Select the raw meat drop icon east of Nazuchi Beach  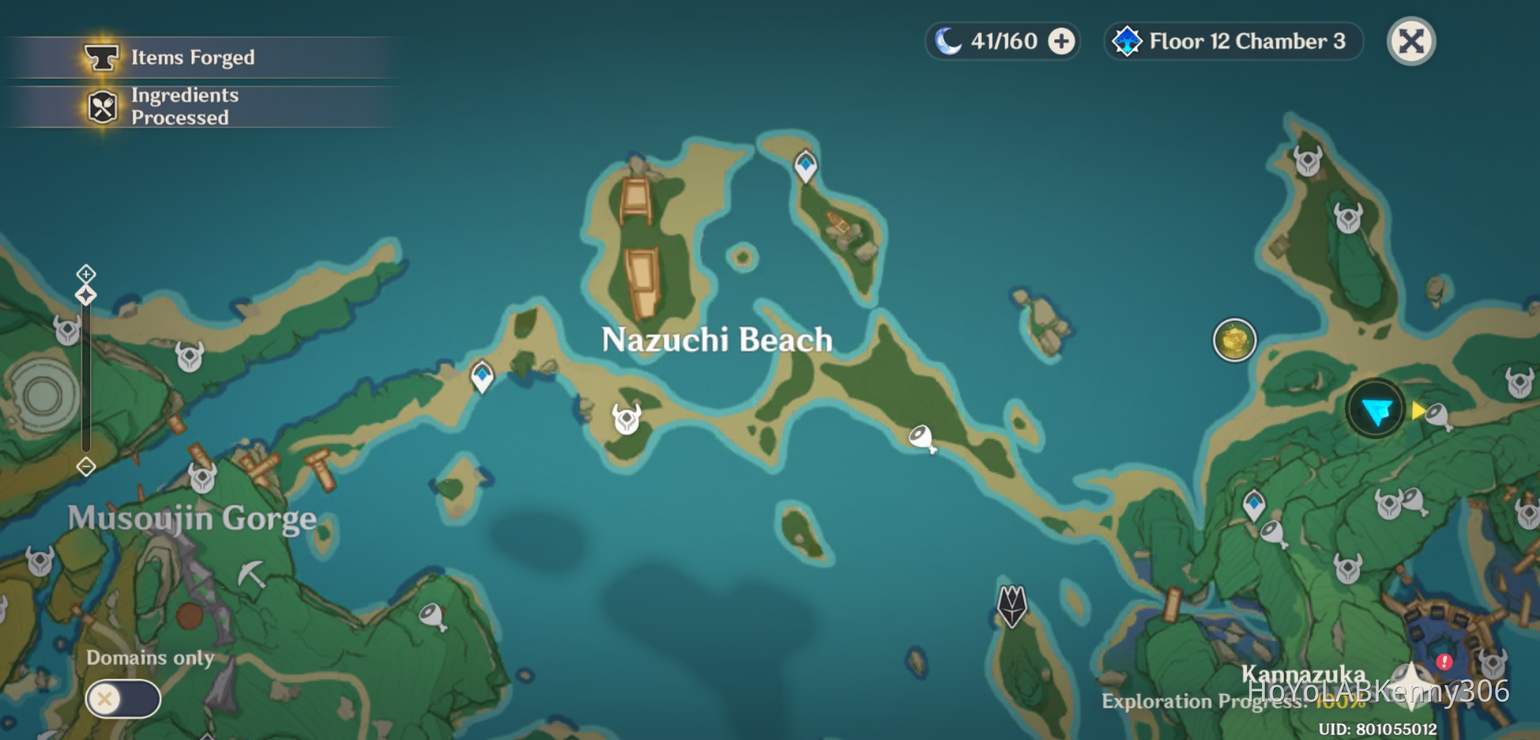924,437
